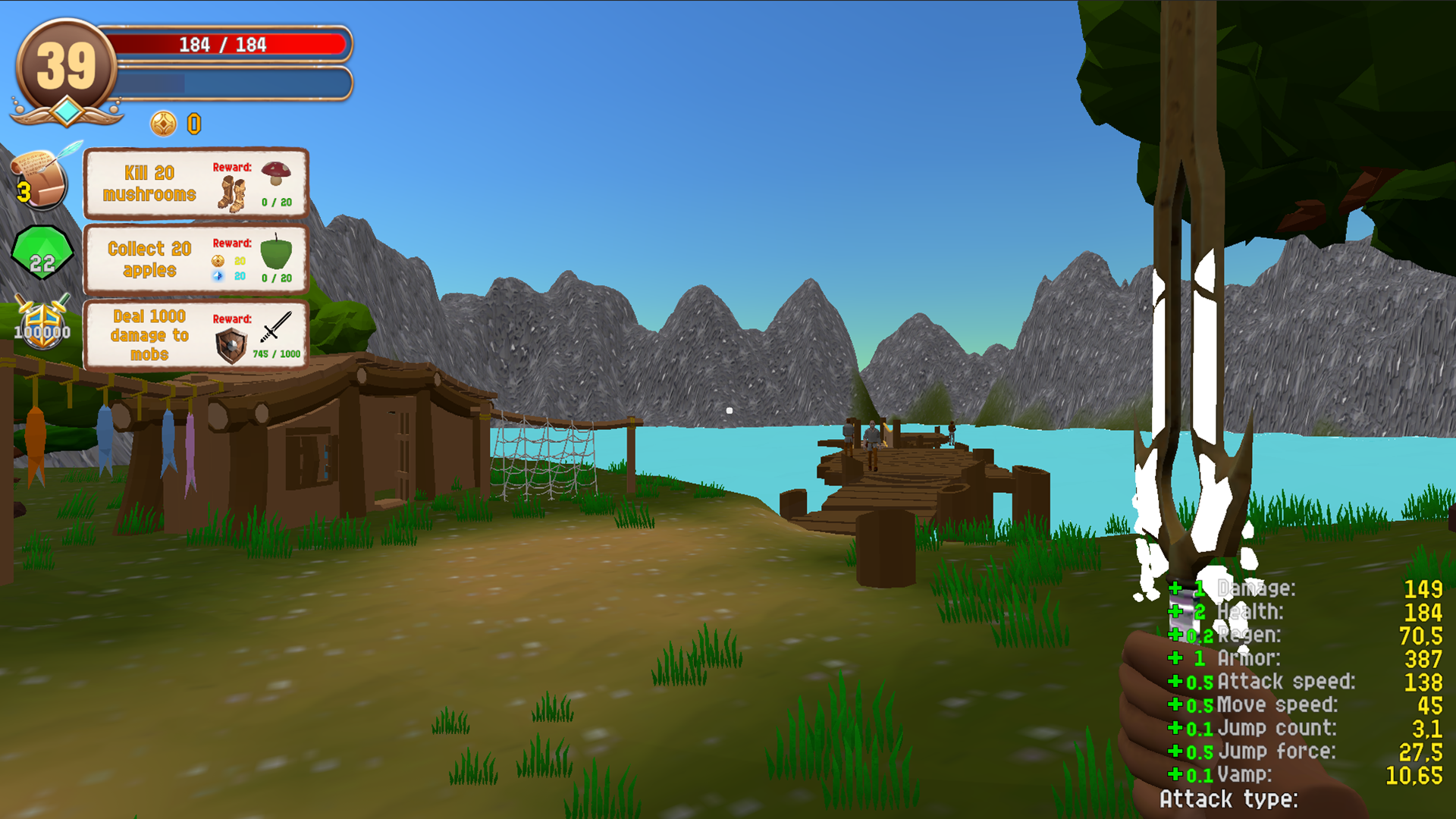The height and width of the screenshot is (819, 1456).
Task: Click the blue experience bar
Action: tap(227, 82)
